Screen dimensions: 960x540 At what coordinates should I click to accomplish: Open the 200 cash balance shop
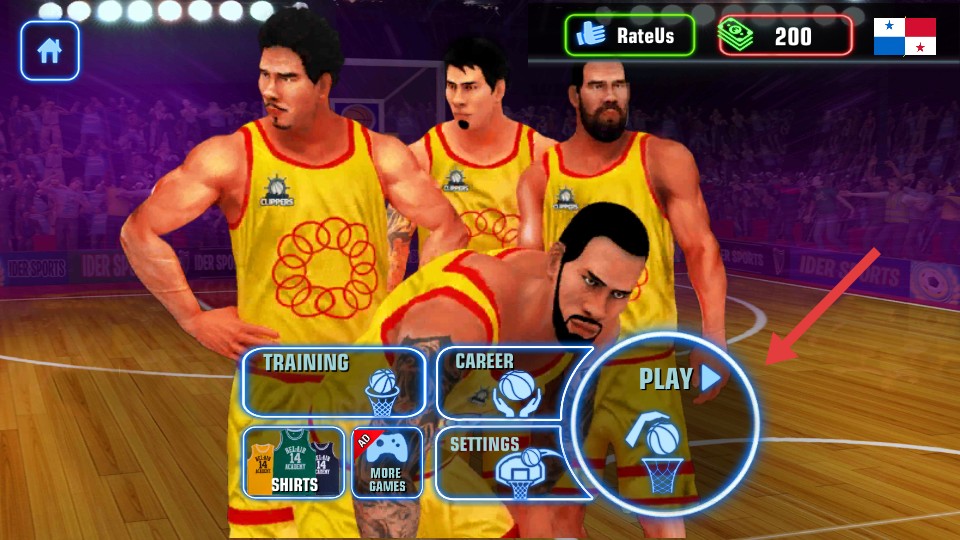pos(785,36)
